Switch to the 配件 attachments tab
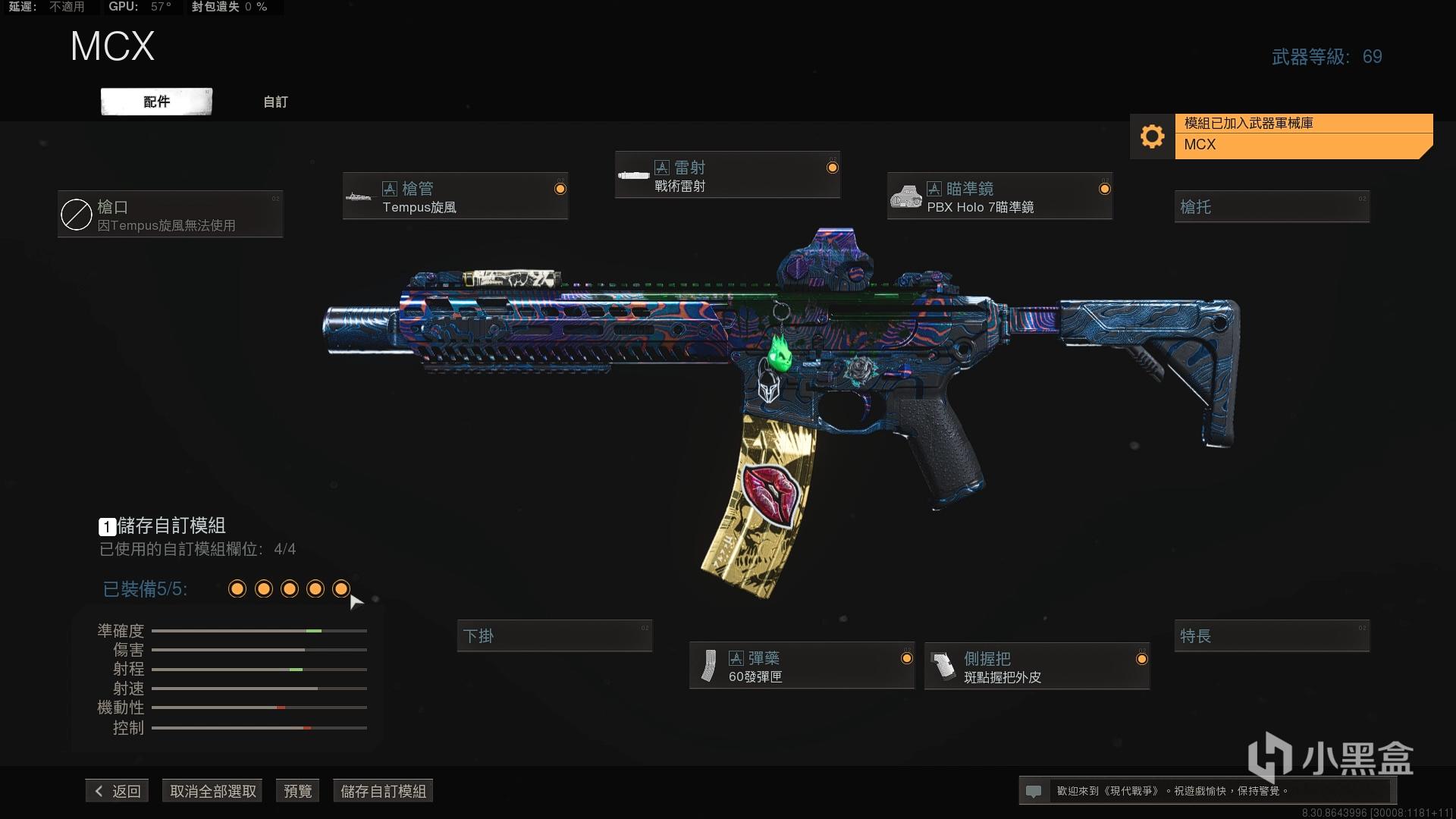Image resolution: width=1456 pixels, height=819 pixels. pos(156,102)
